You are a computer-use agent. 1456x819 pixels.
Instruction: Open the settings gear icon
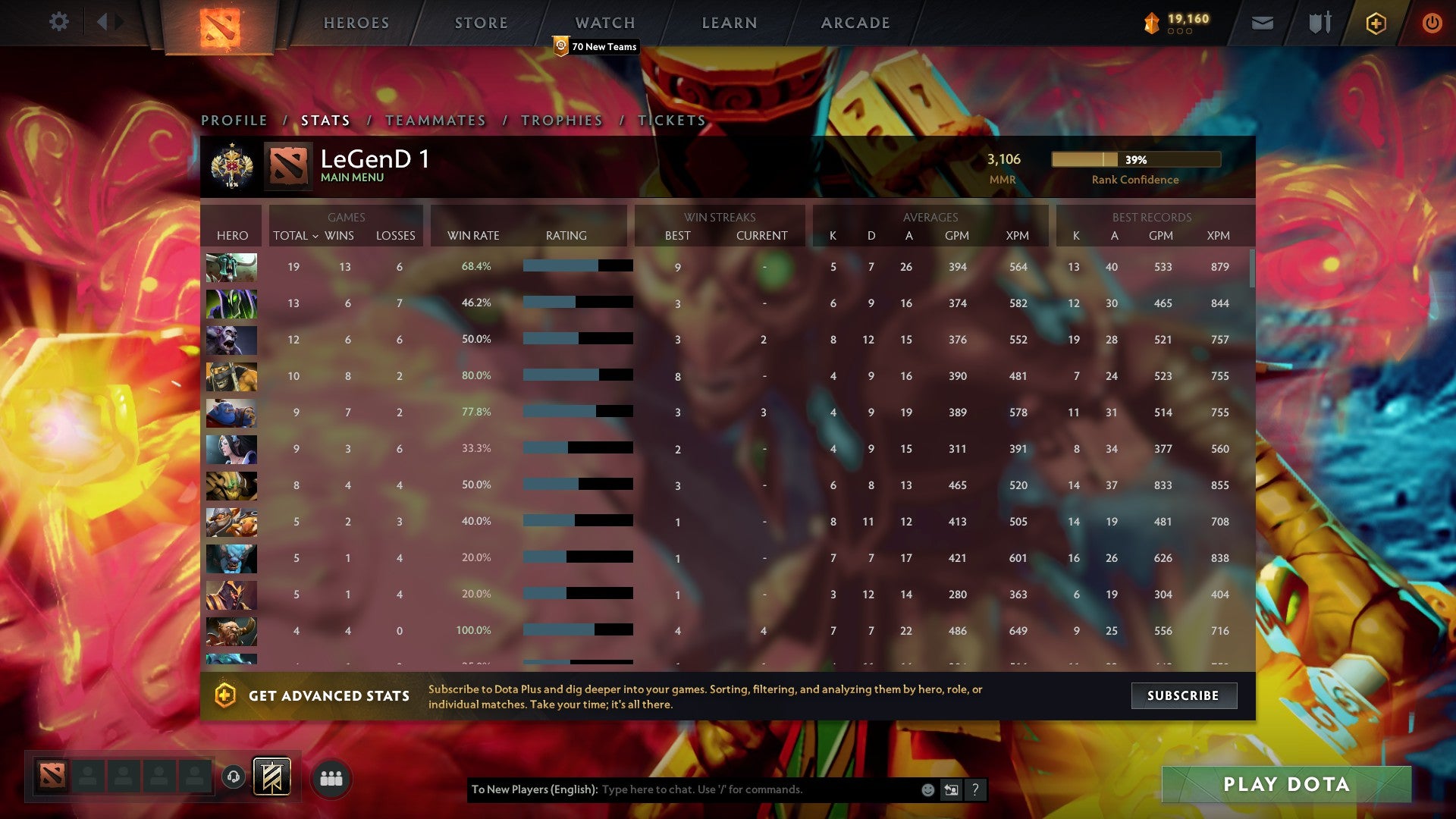point(59,22)
